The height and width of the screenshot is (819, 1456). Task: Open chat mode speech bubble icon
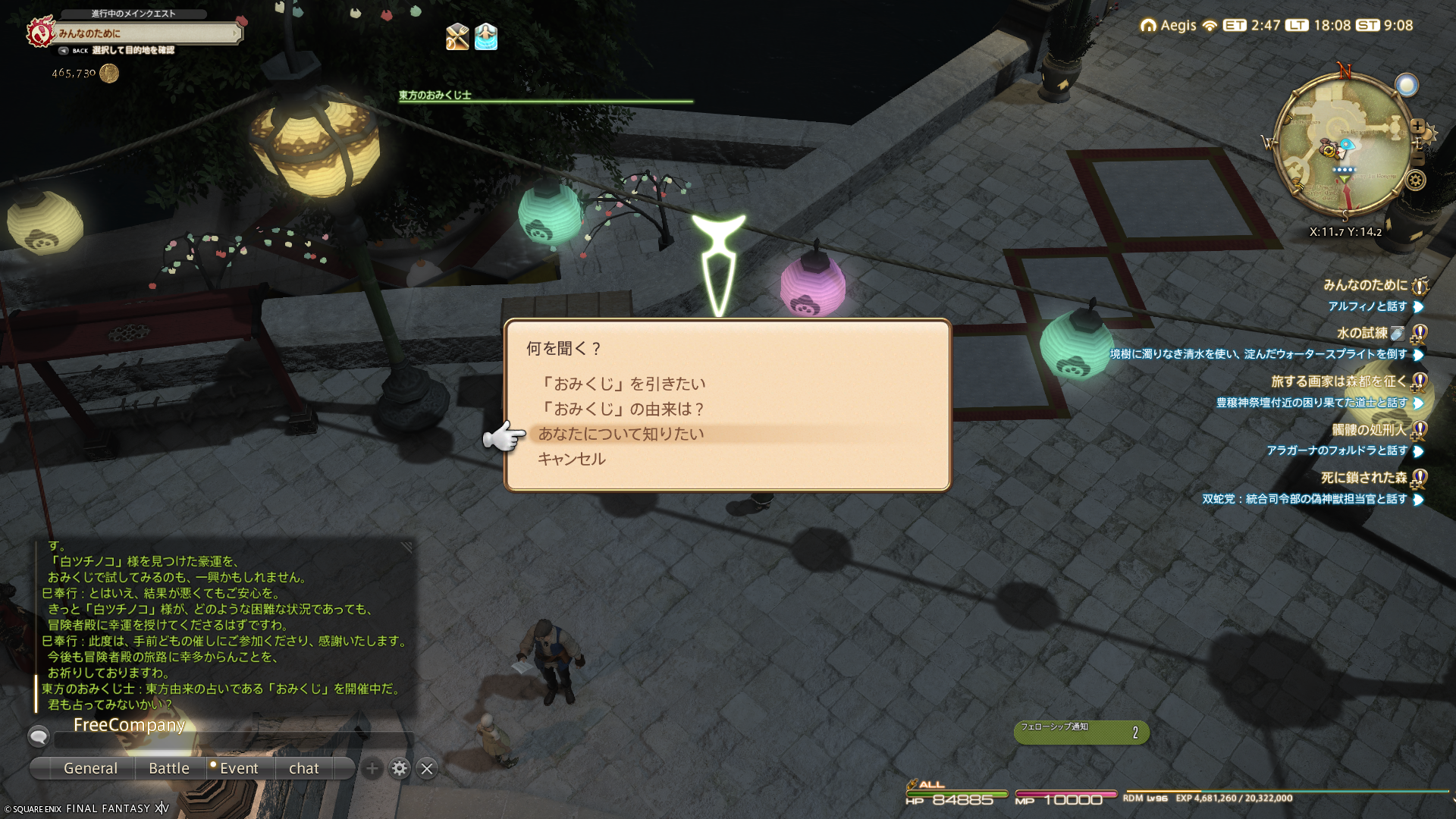[38, 736]
